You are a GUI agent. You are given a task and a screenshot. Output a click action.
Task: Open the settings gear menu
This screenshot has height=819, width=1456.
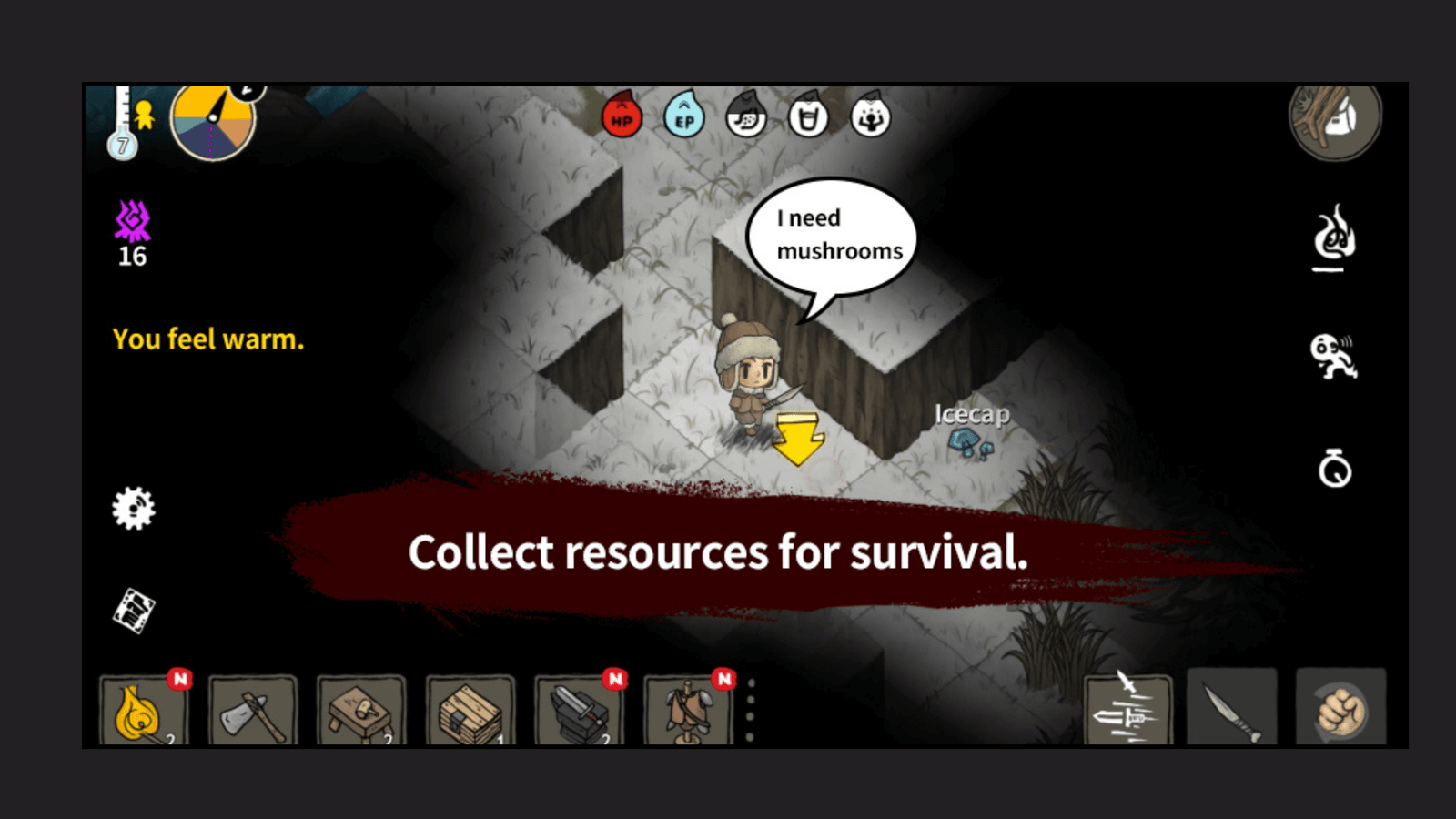pos(133,510)
